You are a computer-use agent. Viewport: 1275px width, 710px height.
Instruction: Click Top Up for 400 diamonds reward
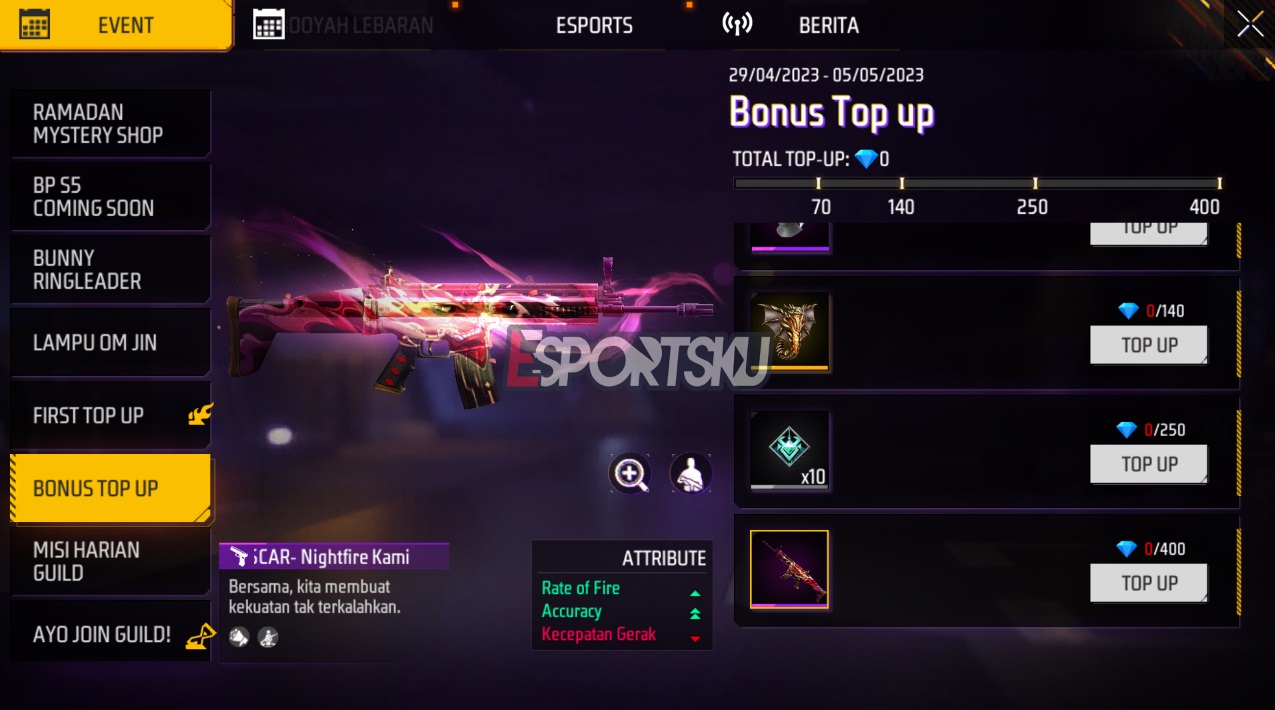(x=1148, y=583)
